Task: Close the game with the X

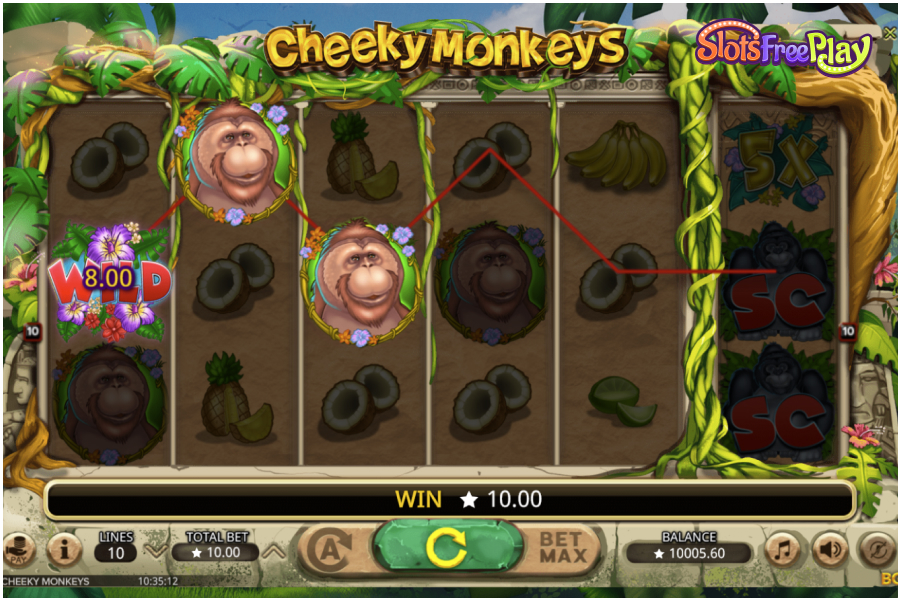Action: tap(889, 33)
